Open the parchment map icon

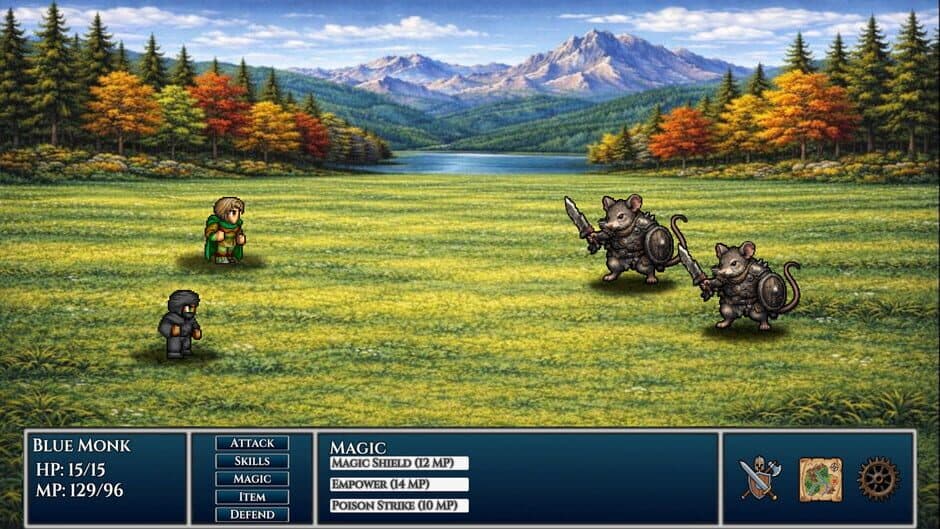(820, 479)
